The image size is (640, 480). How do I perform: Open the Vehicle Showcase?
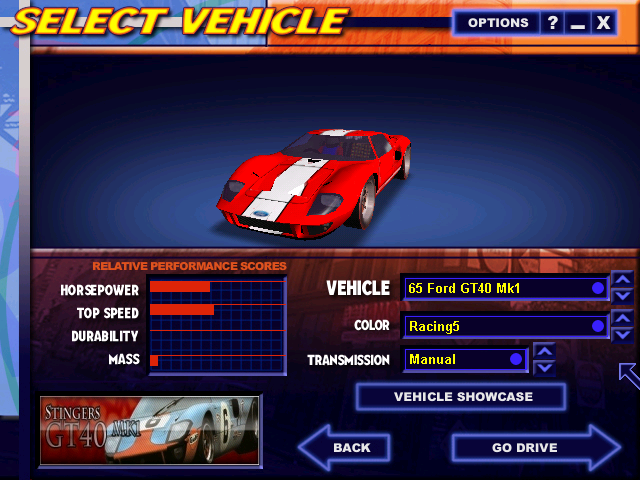coord(462,397)
